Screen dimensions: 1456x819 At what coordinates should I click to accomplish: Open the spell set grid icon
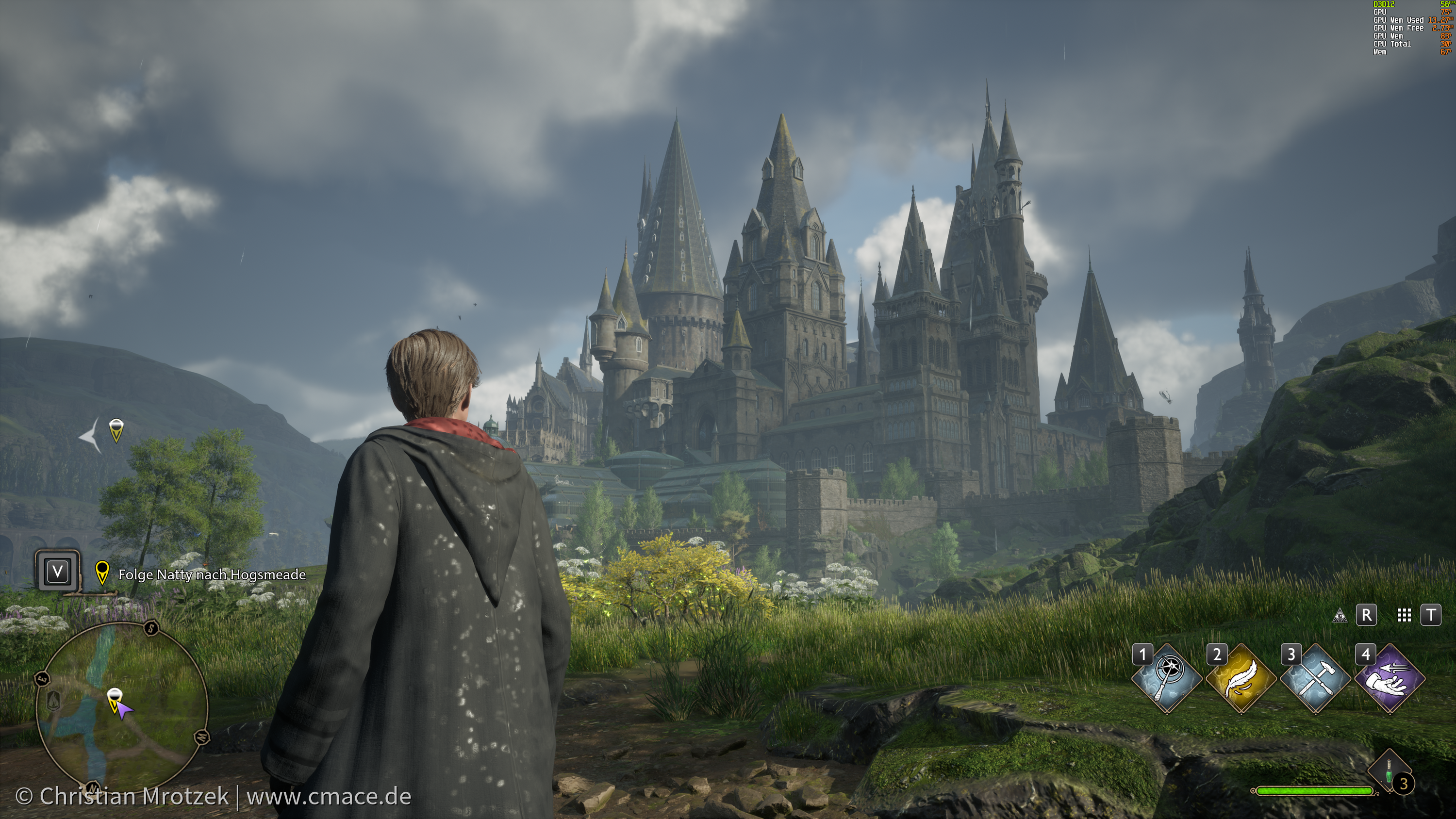1404,616
